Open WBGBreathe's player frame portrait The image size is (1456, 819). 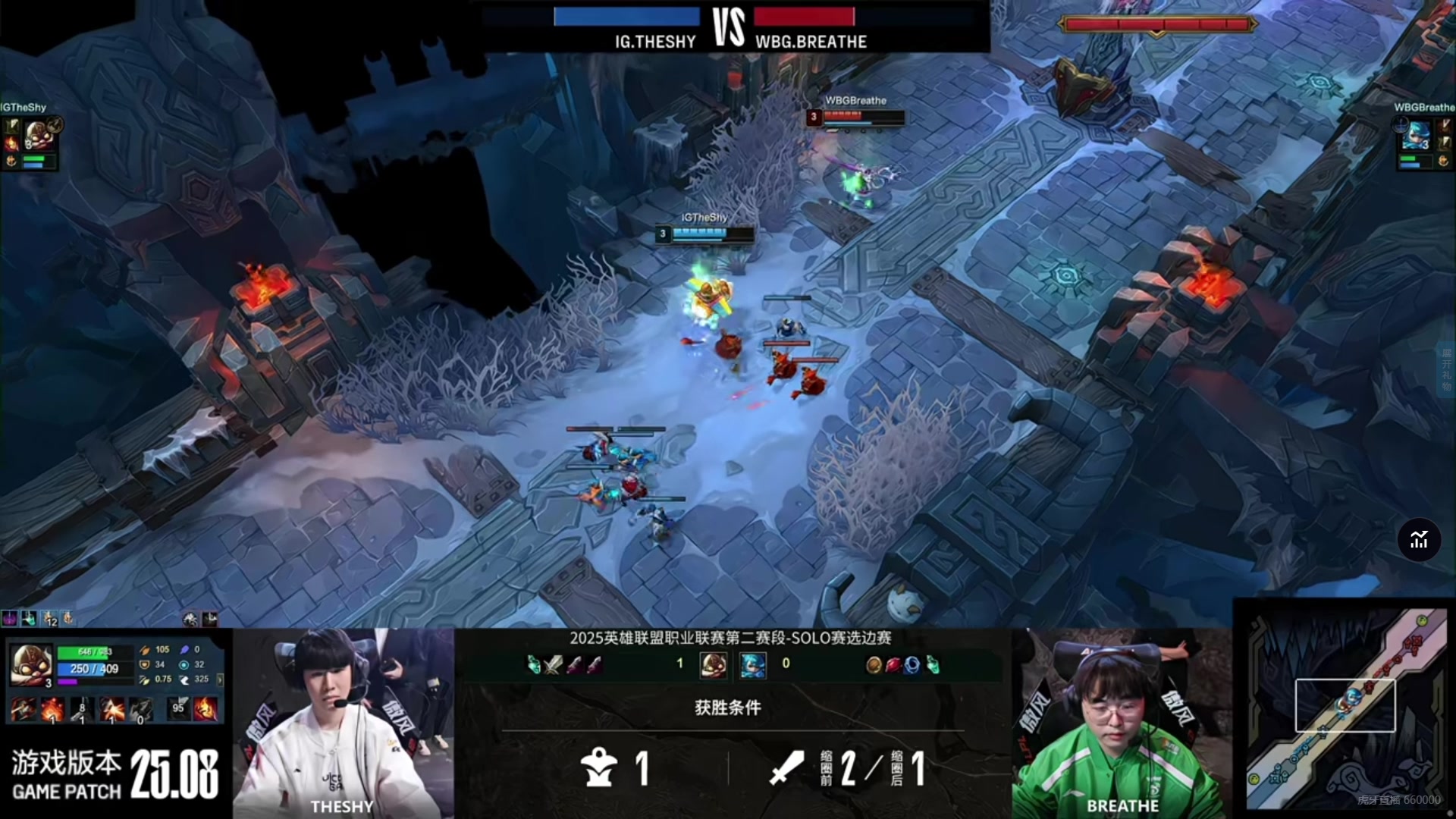1414,136
